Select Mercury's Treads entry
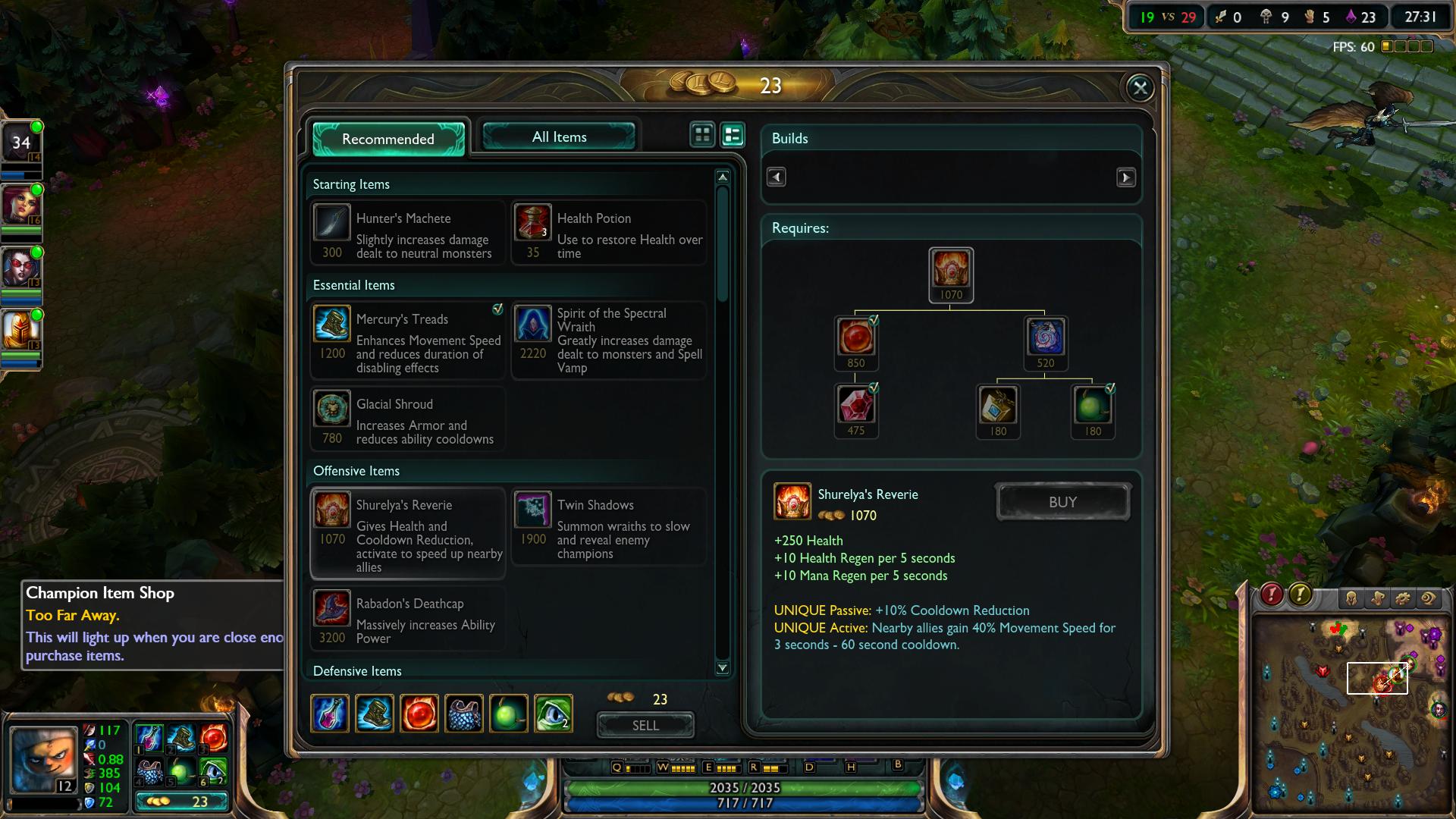Screen dimensions: 1456x819 click(x=407, y=340)
